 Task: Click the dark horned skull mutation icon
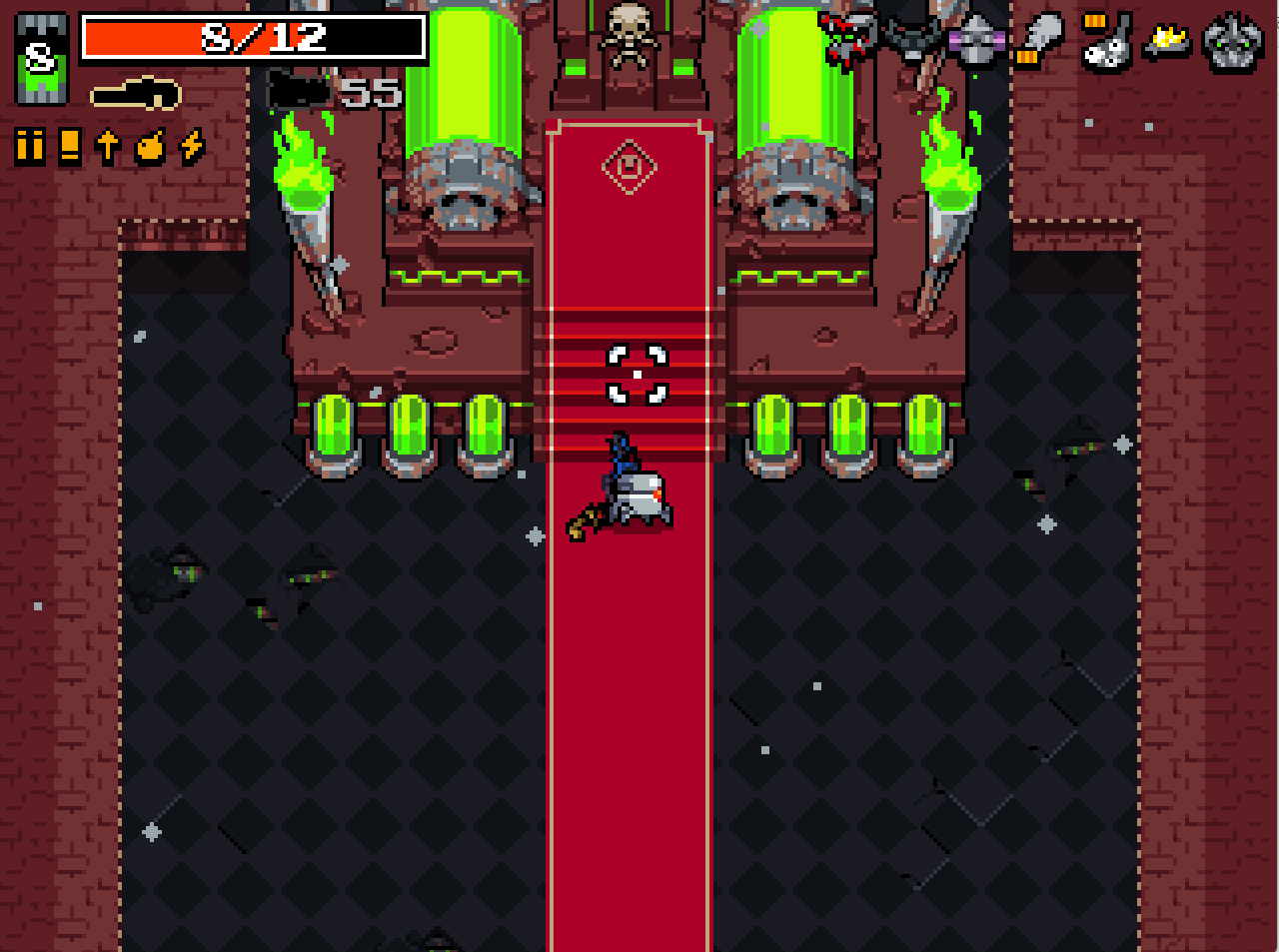coord(909,42)
